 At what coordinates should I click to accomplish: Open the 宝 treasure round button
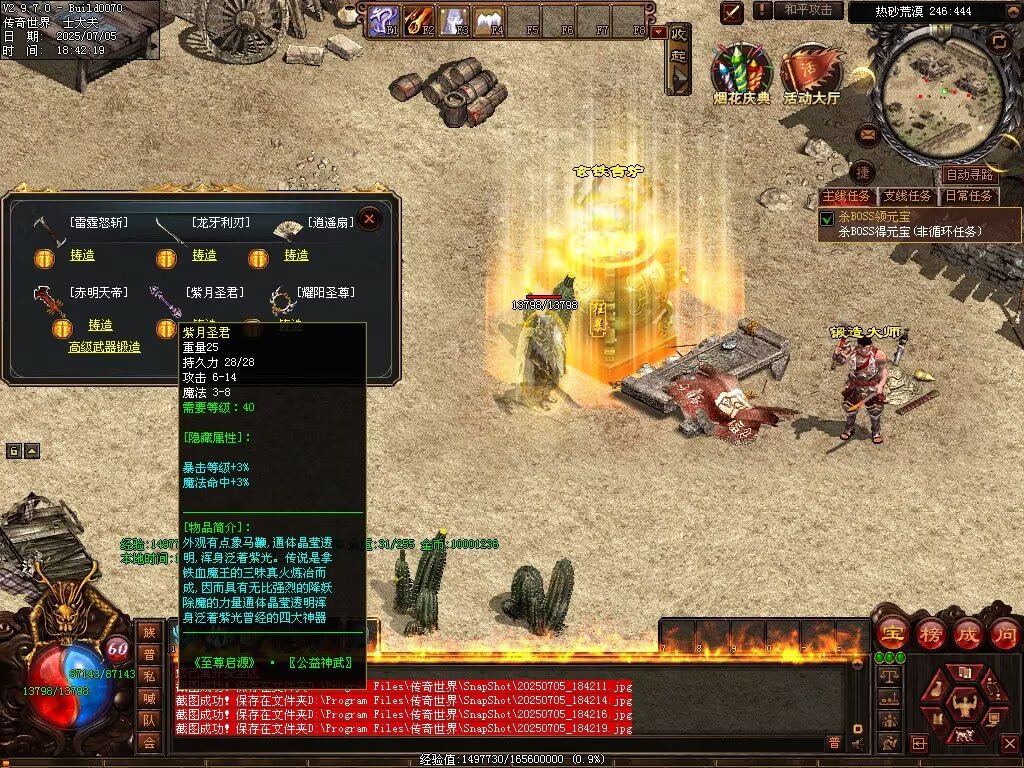pyautogui.click(x=890, y=634)
